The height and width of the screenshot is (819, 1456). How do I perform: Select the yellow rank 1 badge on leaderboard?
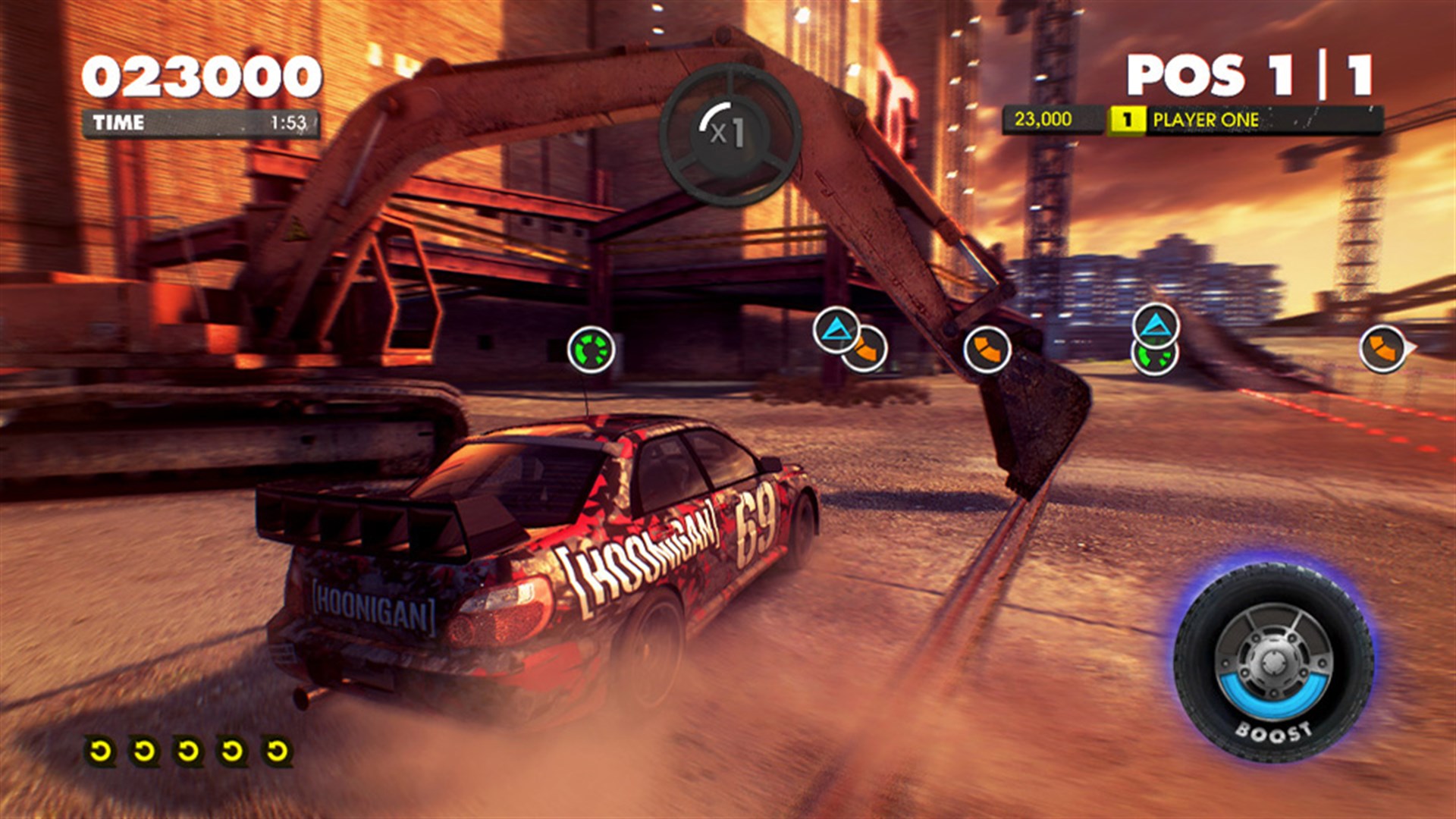pyautogui.click(x=1128, y=118)
